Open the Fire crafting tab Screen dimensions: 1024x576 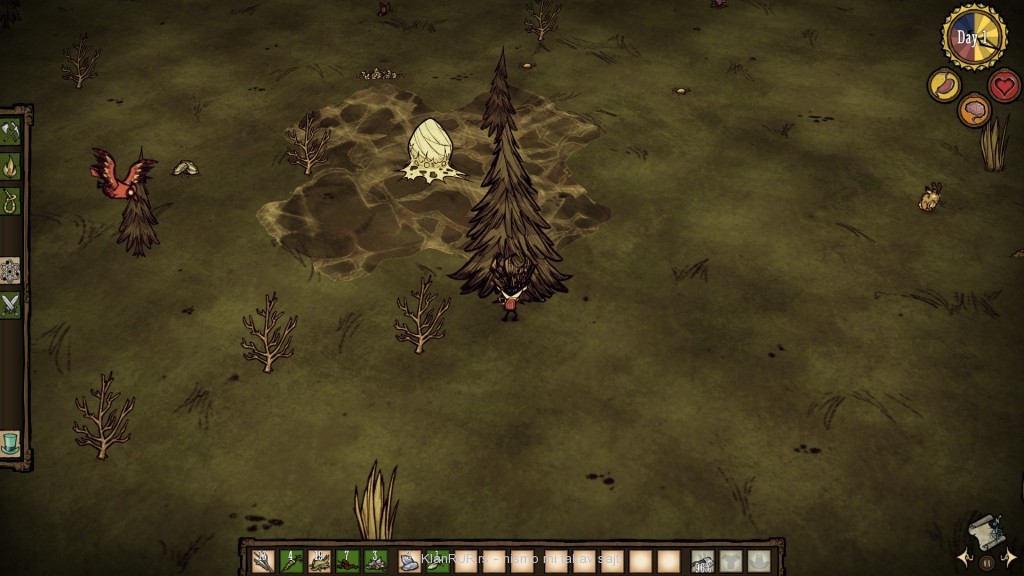(x=11, y=165)
